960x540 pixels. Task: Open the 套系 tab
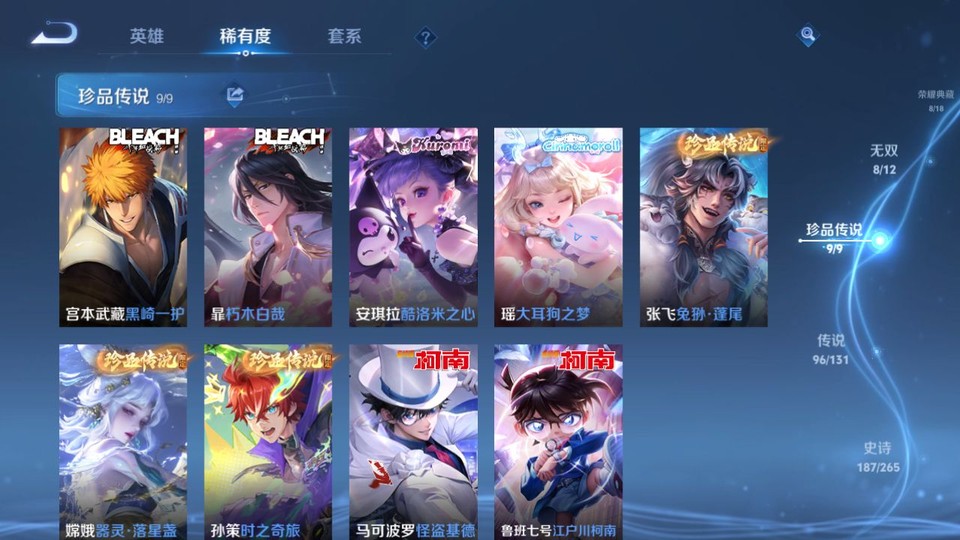(x=344, y=36)
